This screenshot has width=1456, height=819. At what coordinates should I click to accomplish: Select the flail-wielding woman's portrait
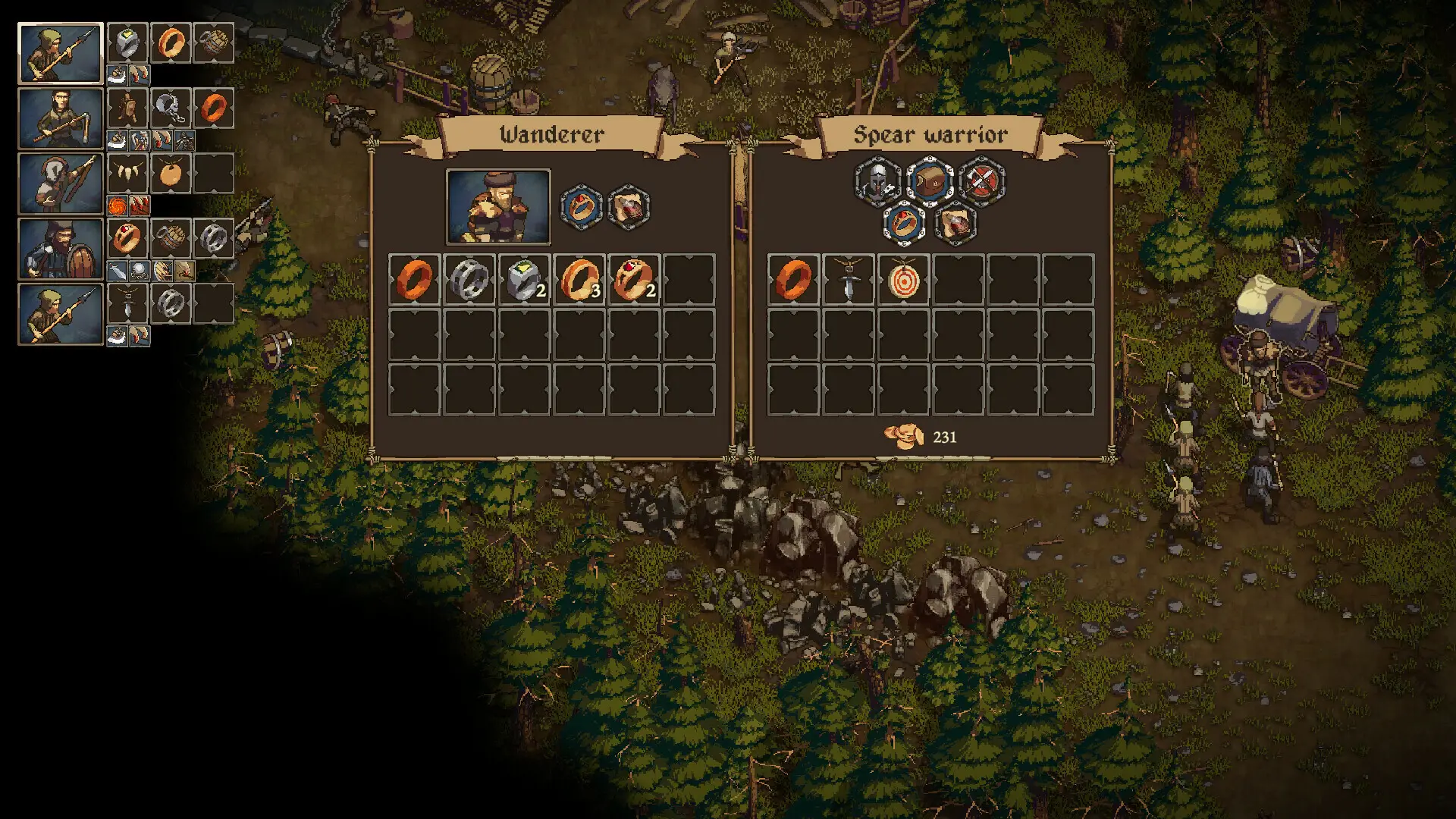(x=61, y=118)
